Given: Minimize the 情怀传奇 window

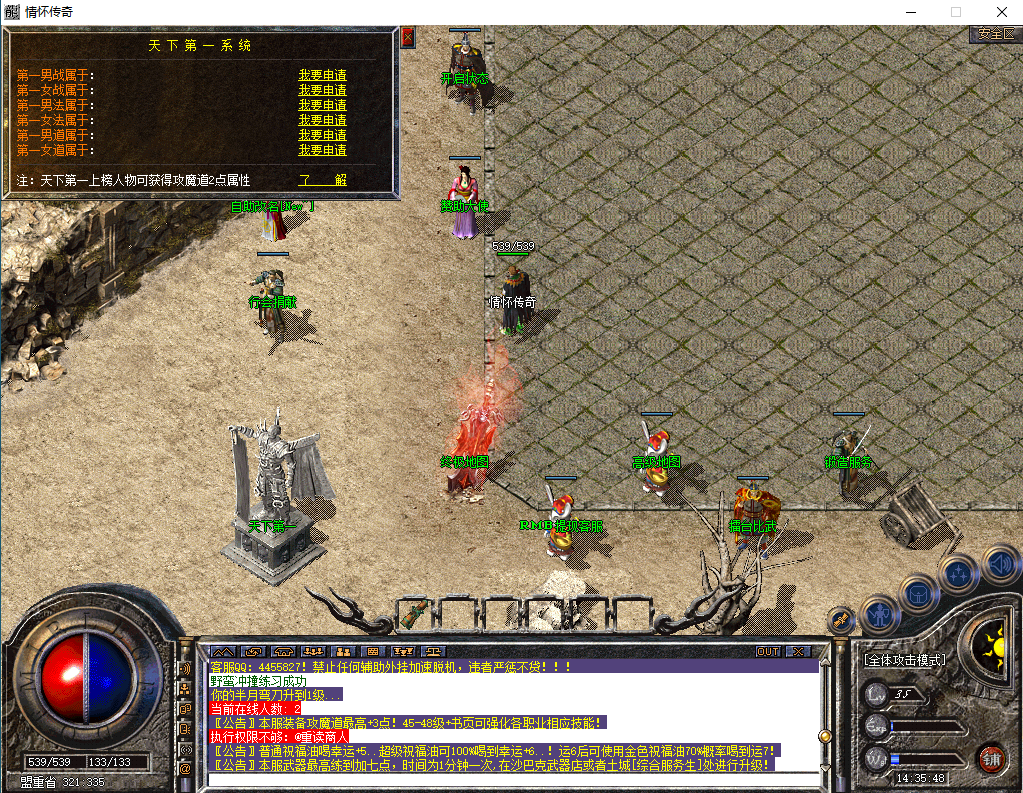Looking at the screenshot, I should click(x=910, y=11).
